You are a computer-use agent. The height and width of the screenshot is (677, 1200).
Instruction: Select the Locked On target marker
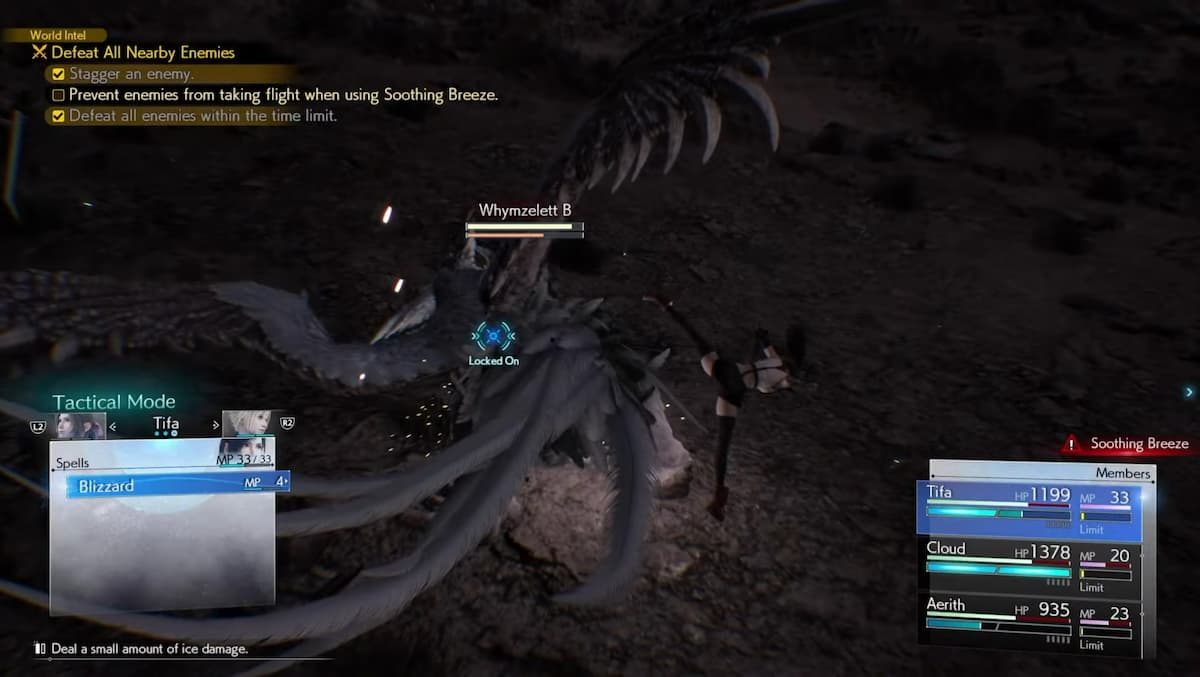tap(494, 337)
